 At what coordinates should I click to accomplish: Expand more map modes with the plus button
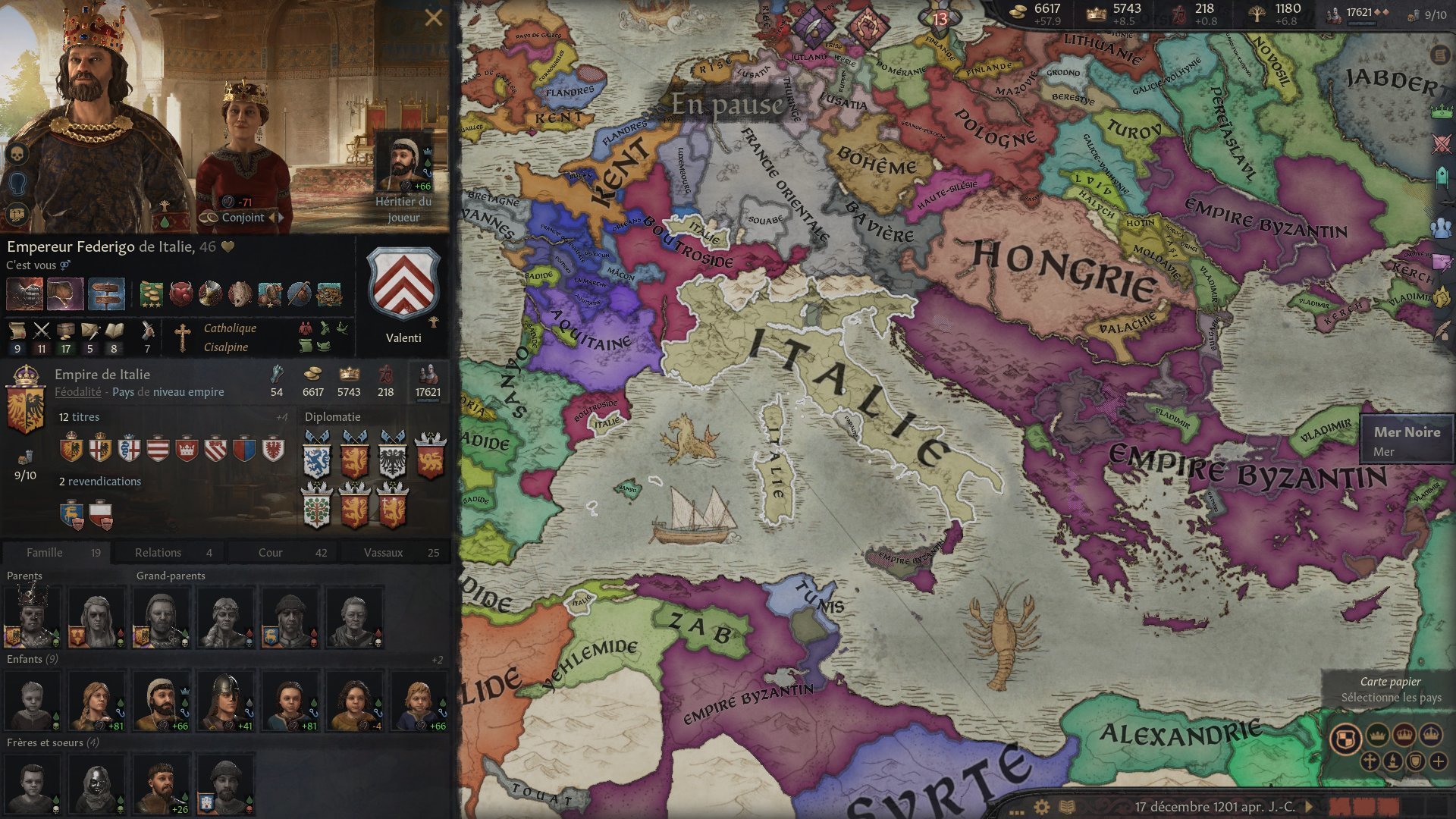pyautogui.click(x=1438, y=761)
